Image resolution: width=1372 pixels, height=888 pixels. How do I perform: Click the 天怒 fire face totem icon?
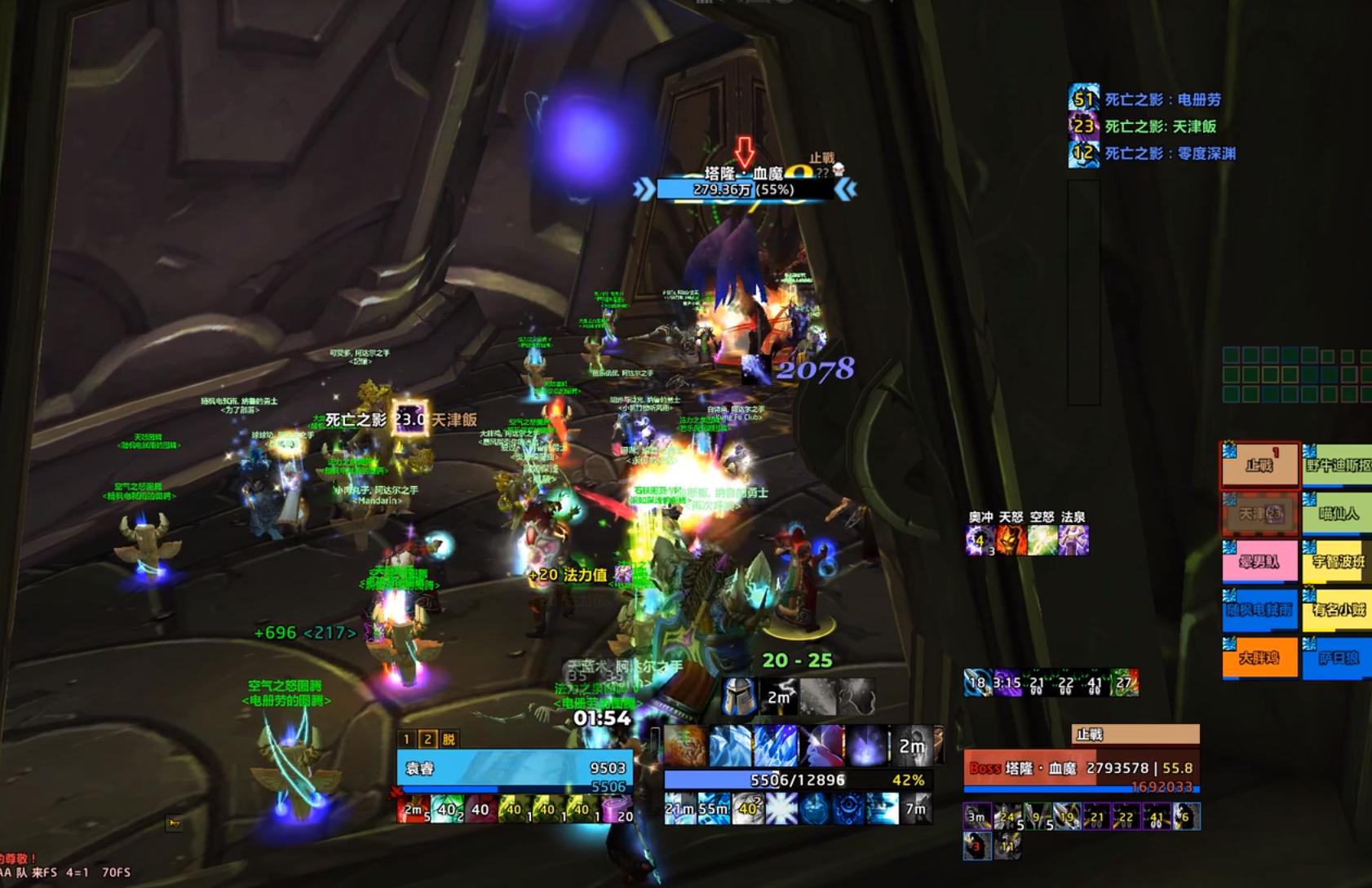coord(1011,540)
